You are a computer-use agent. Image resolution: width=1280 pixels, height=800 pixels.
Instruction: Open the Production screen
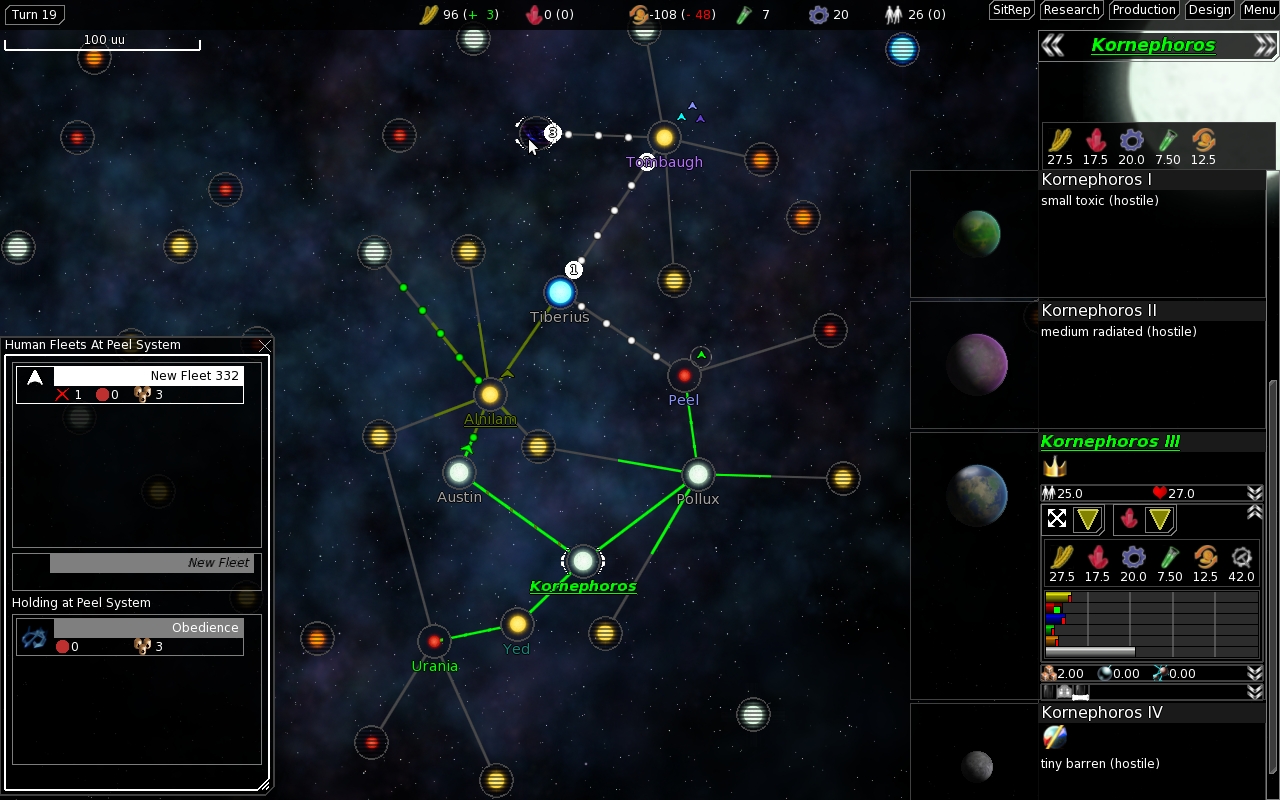coord(1143,10)
